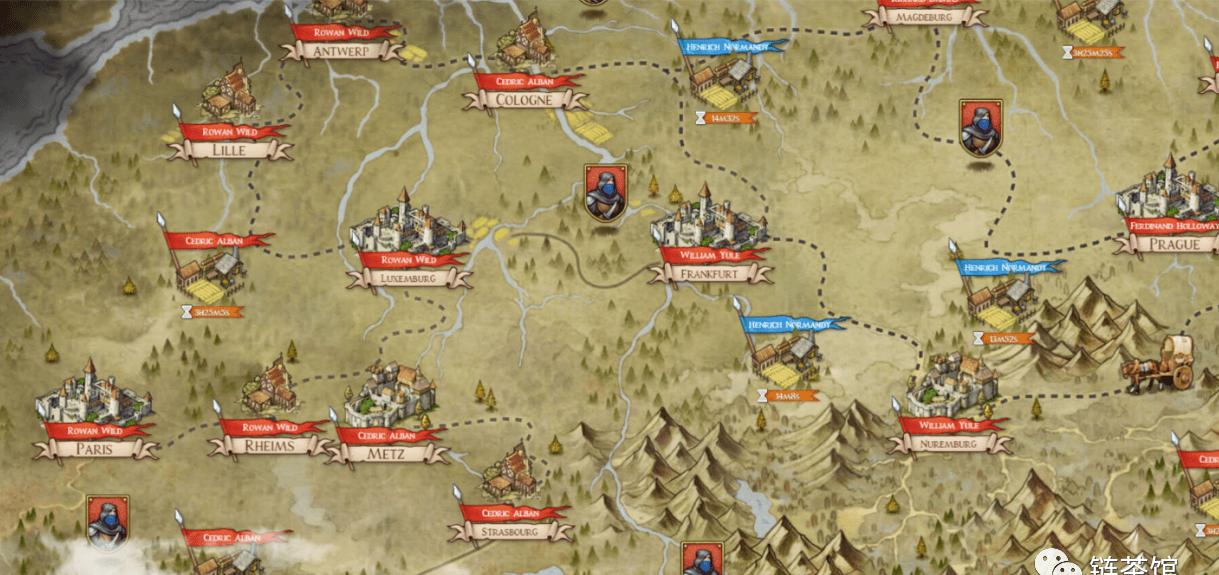
Task: Select the Antwerp city banner
Action: [x=341, y=51]
